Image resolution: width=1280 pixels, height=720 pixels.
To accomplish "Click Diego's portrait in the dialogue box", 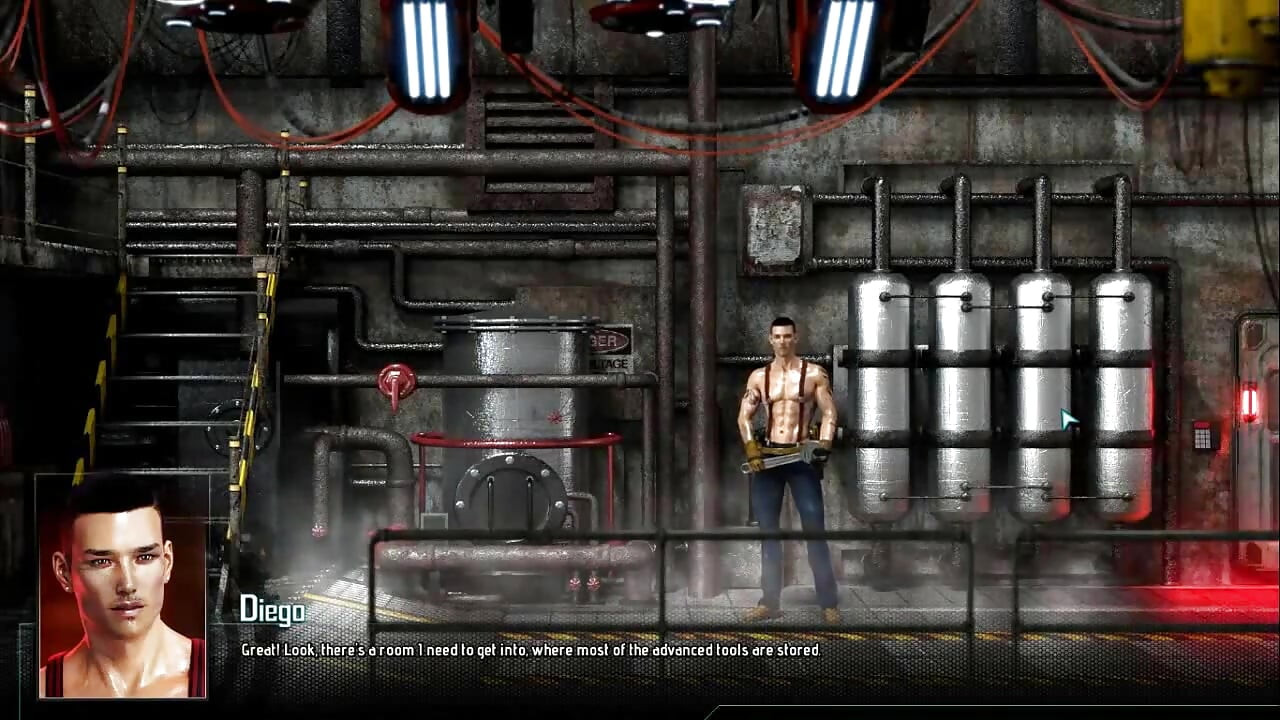I will [x=121, y=586].
